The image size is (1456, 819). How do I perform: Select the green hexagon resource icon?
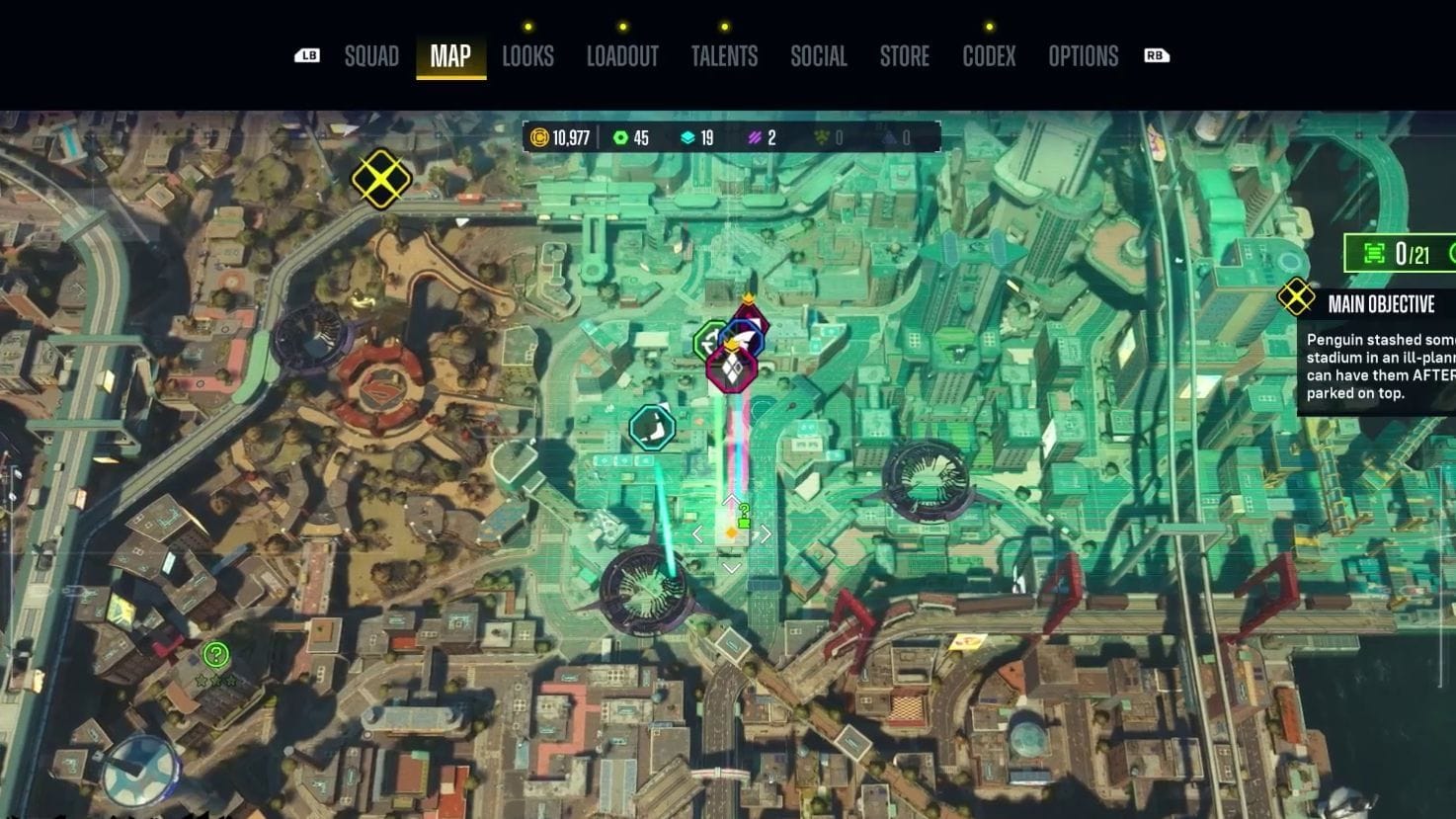point(620,137)
